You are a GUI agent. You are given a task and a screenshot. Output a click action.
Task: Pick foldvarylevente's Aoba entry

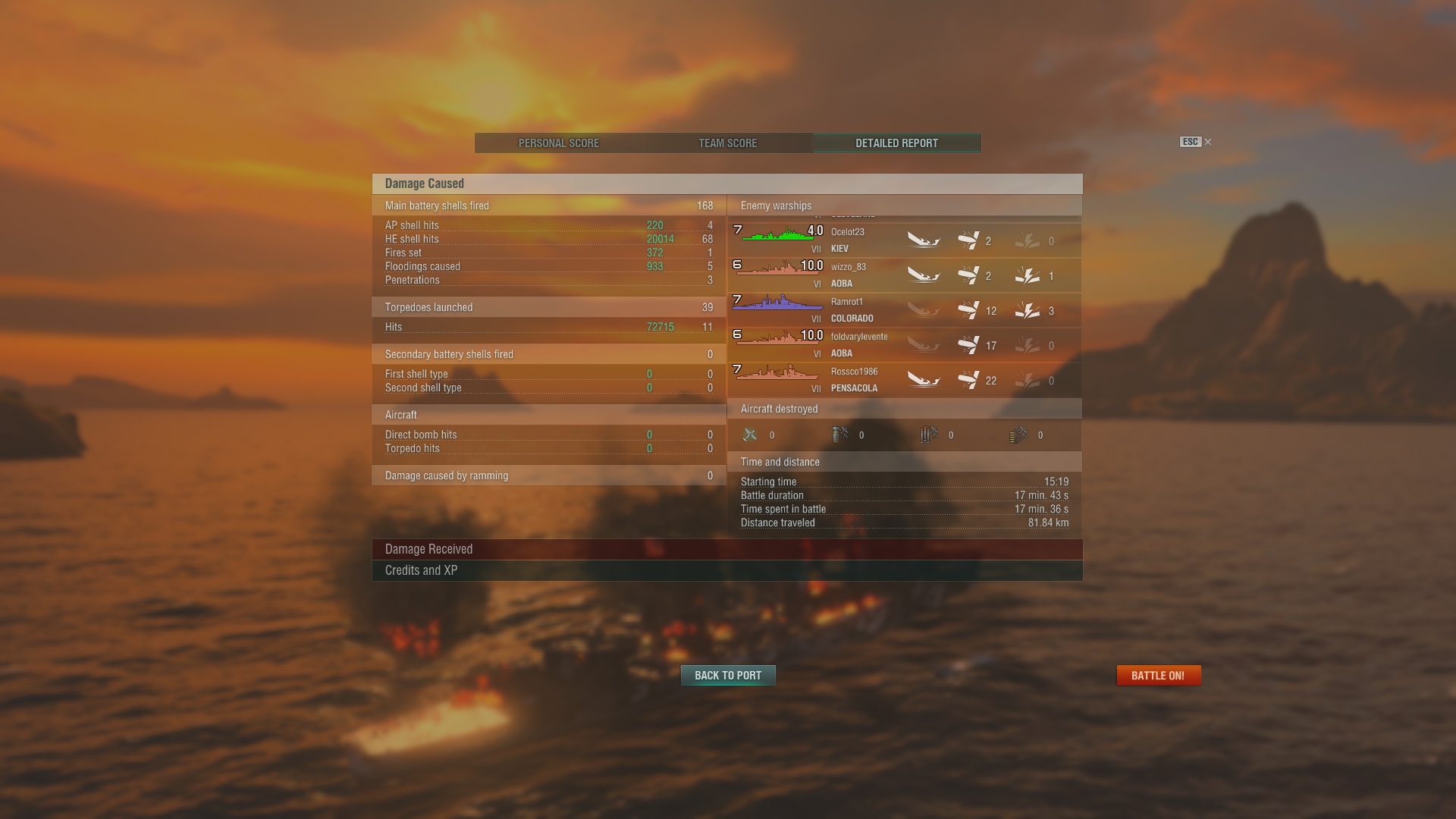click(x=904, y=345)
